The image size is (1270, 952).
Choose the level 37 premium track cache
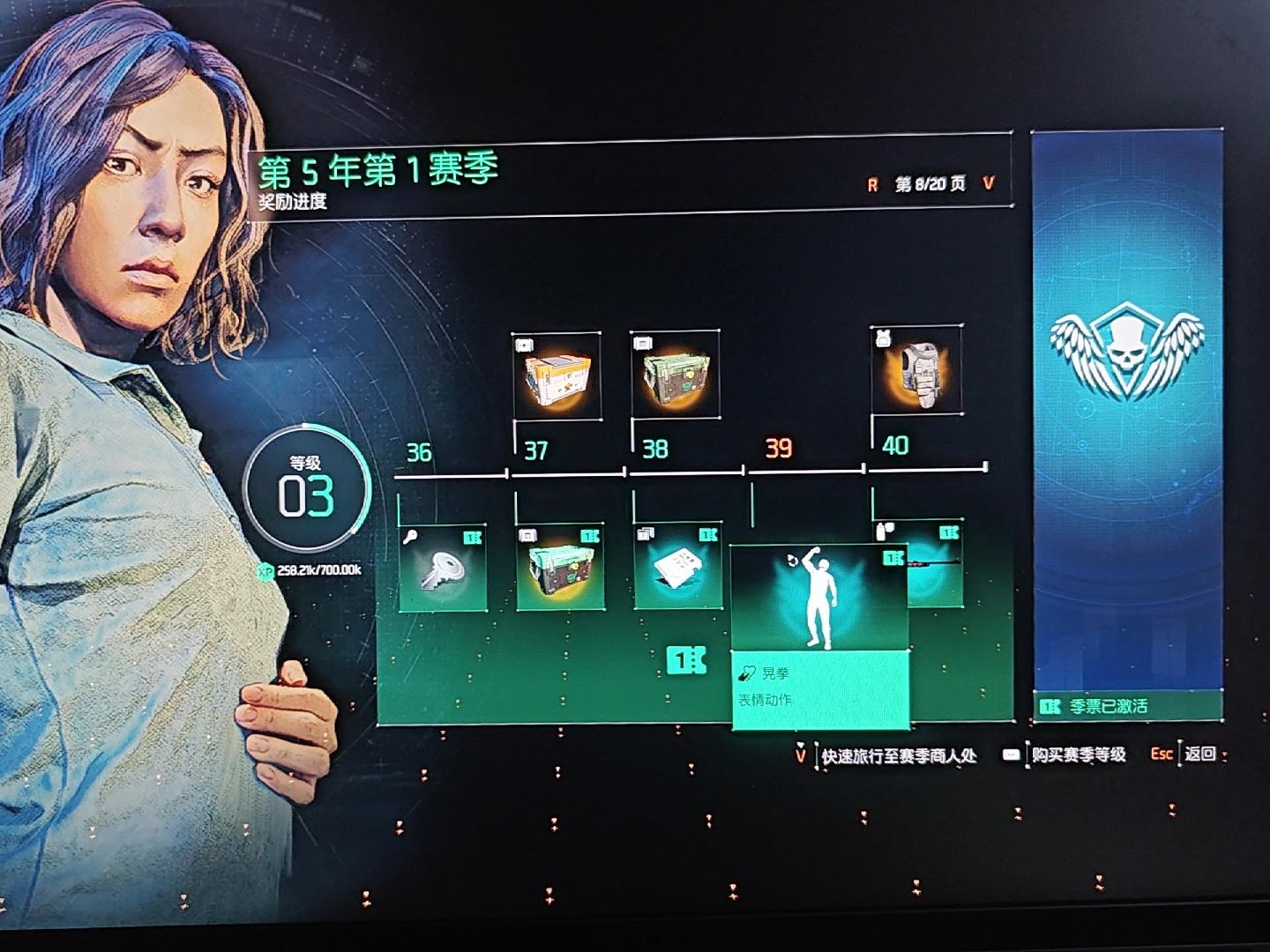pos(560,567)
